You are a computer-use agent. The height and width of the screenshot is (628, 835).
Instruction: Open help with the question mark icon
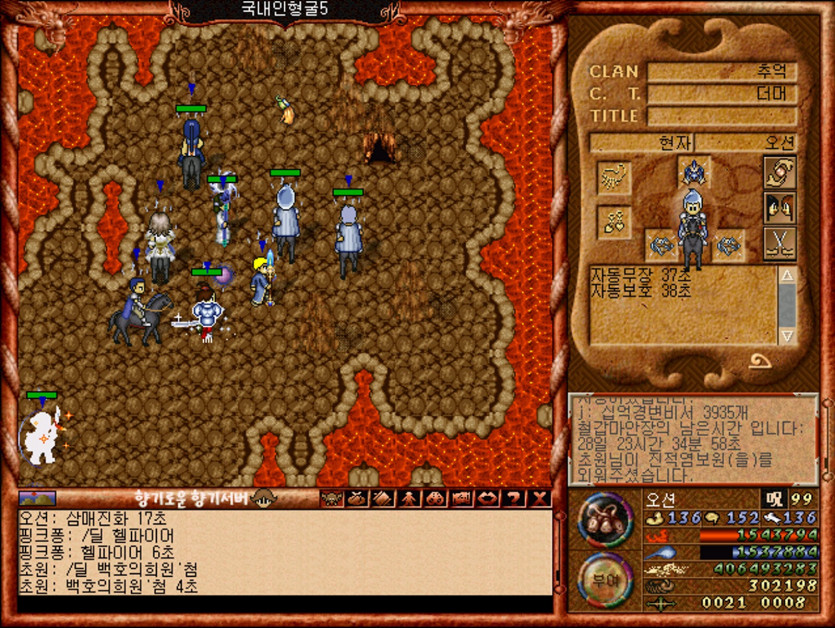514,498
